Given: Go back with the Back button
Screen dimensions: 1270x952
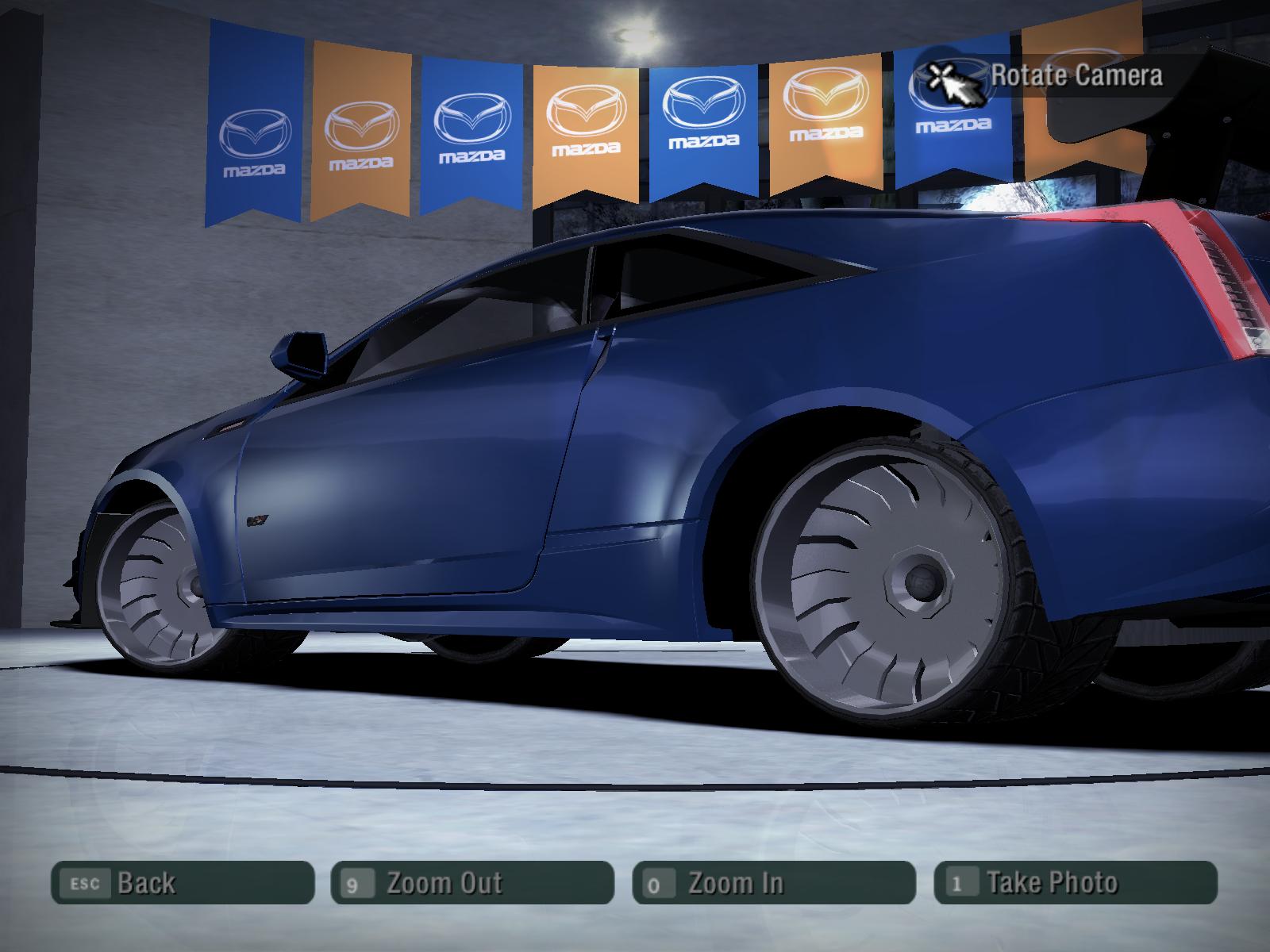Looking at the screenshot, I should (x=183, y=882).
